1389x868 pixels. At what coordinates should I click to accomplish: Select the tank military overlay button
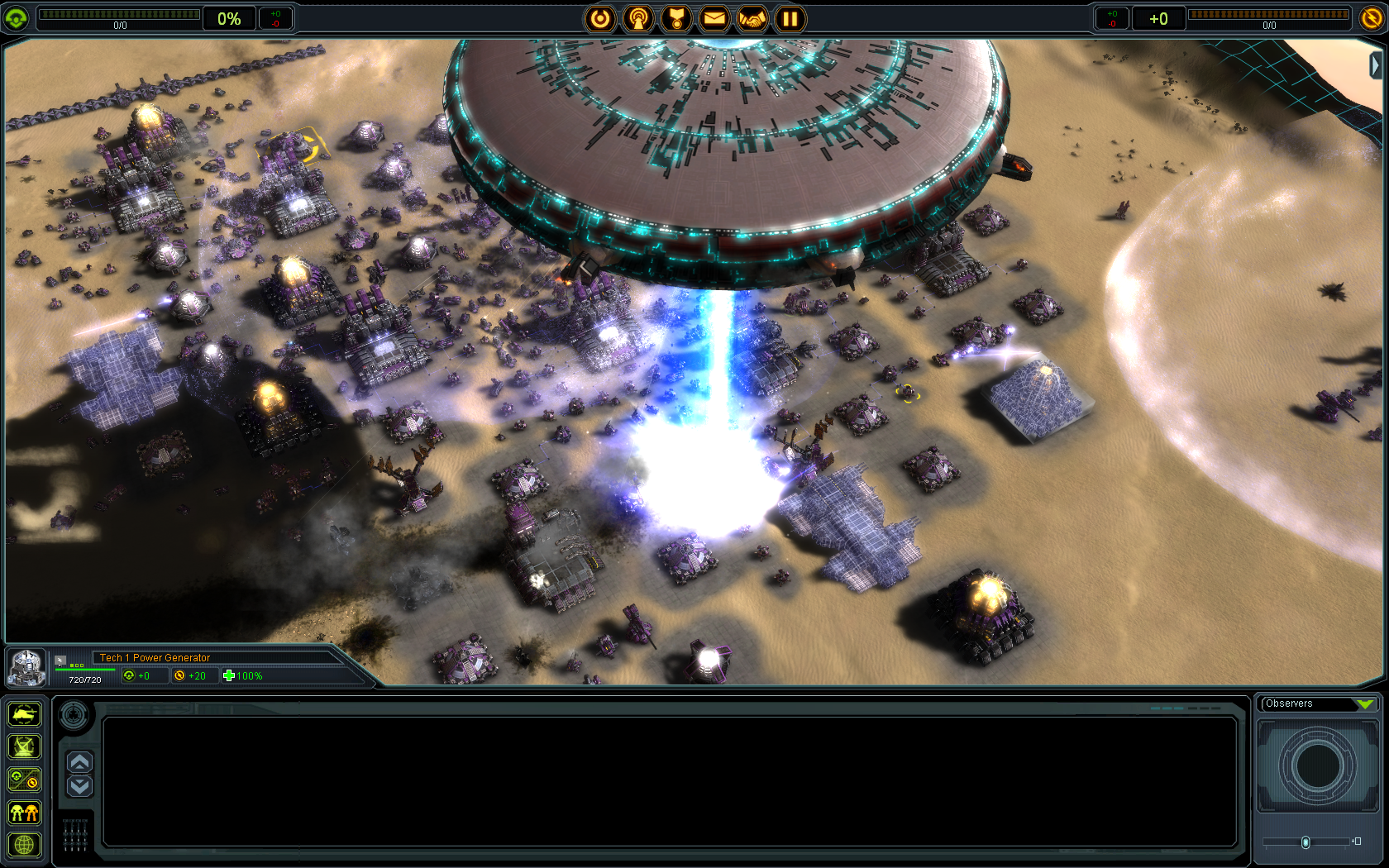[24, 713]
